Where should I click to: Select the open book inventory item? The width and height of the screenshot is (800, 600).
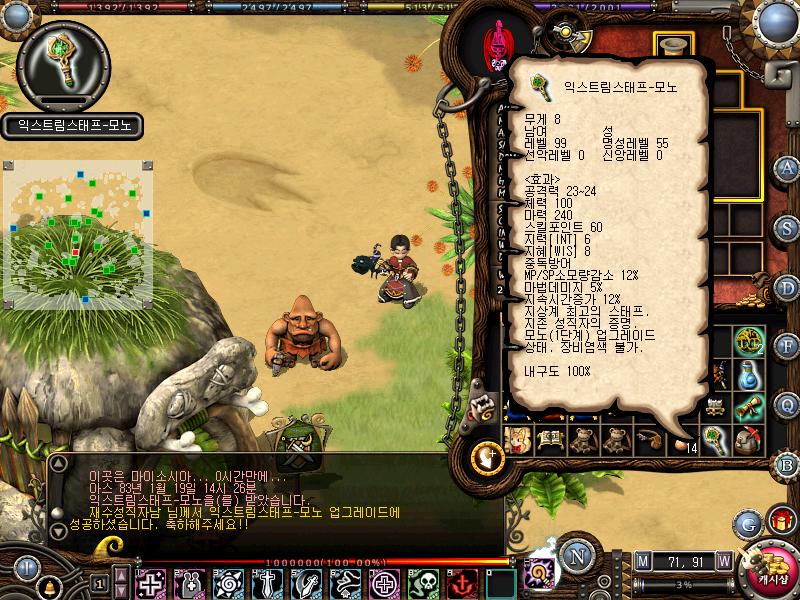coord(550,440)
